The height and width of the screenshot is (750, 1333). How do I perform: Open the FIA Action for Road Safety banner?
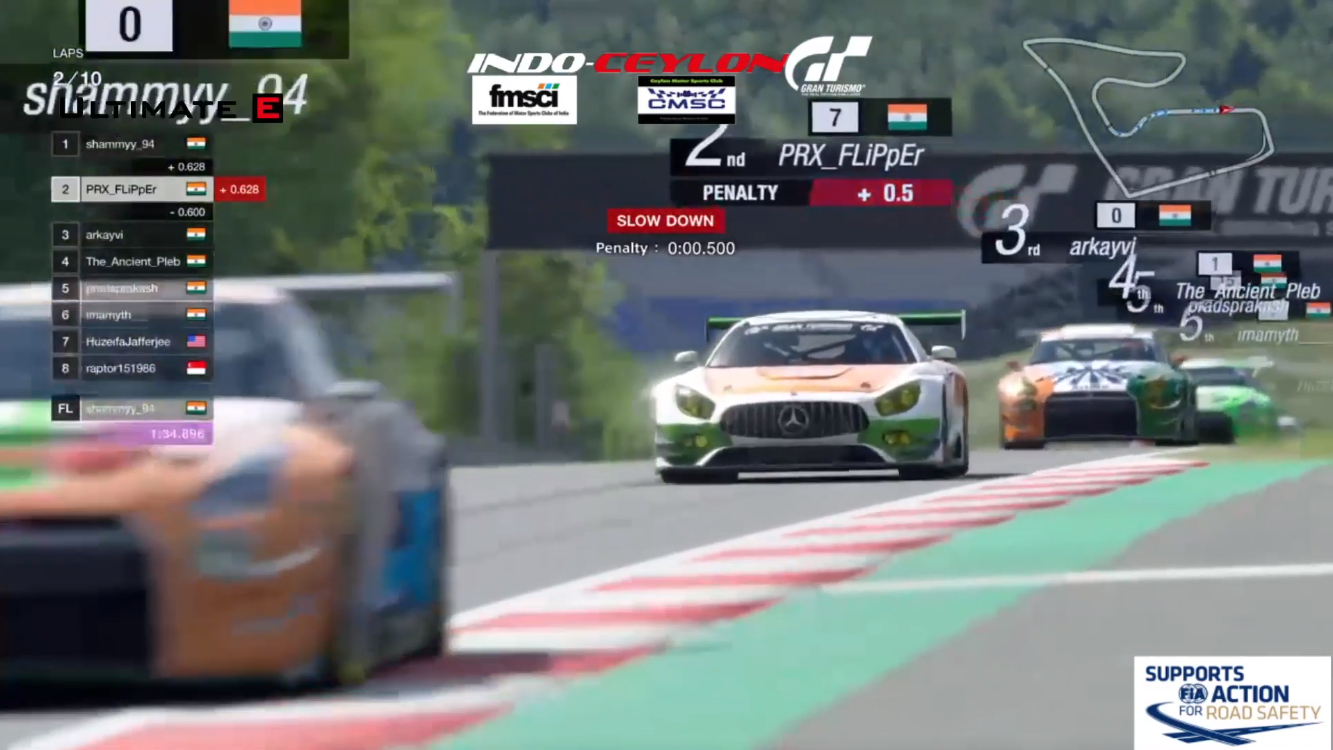pos(1232,702)
